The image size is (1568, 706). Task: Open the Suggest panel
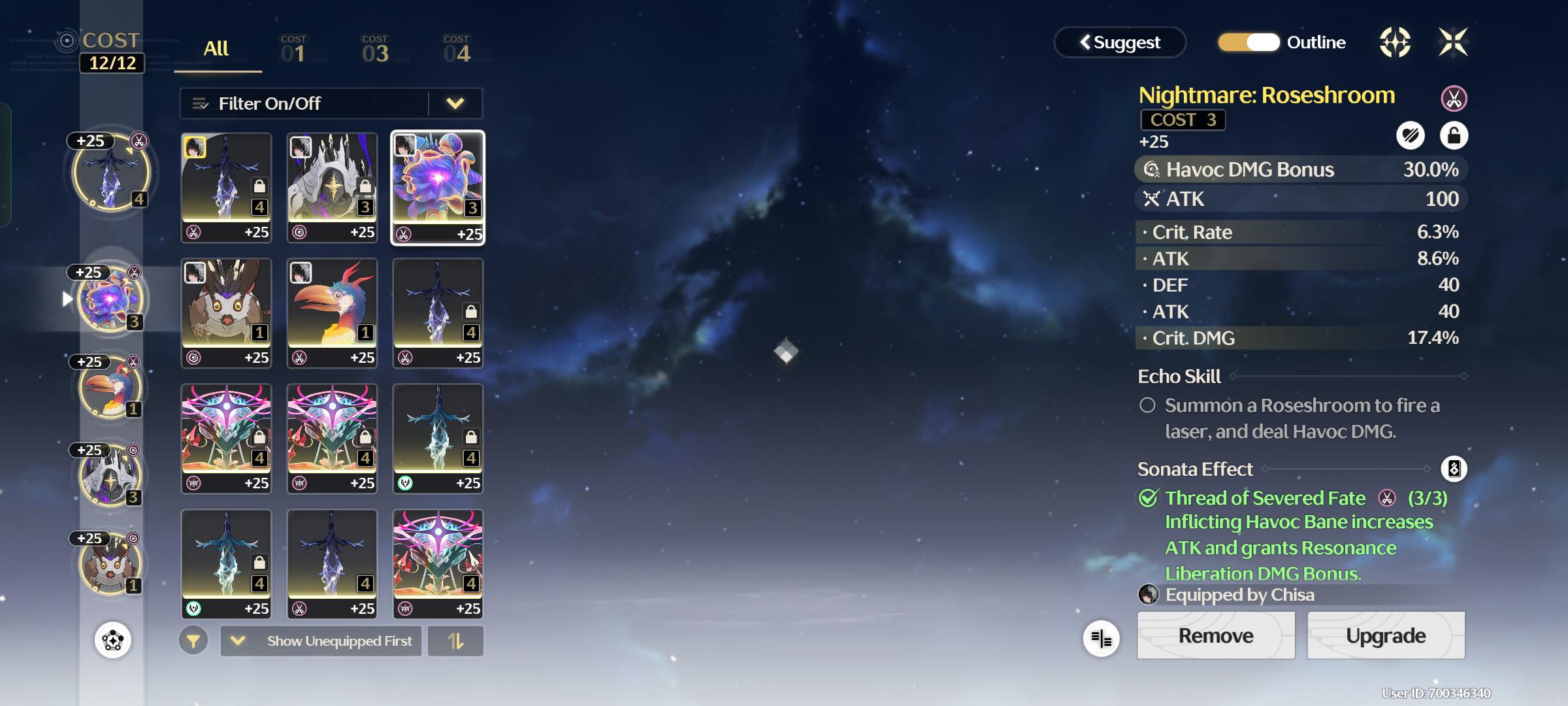click(1120, 42)
